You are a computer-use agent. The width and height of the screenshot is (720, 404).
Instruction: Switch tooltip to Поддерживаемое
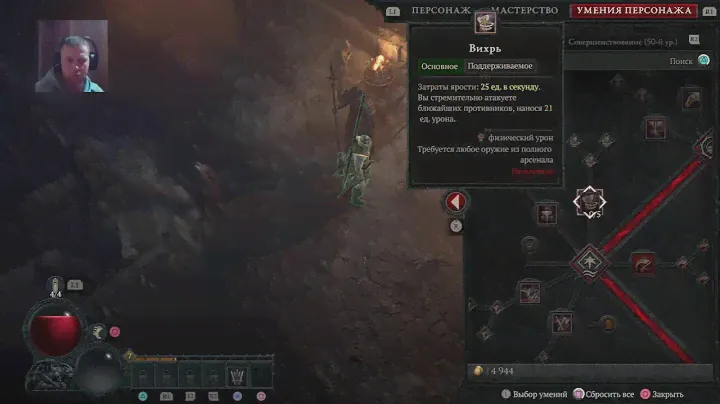coord(502,66)
